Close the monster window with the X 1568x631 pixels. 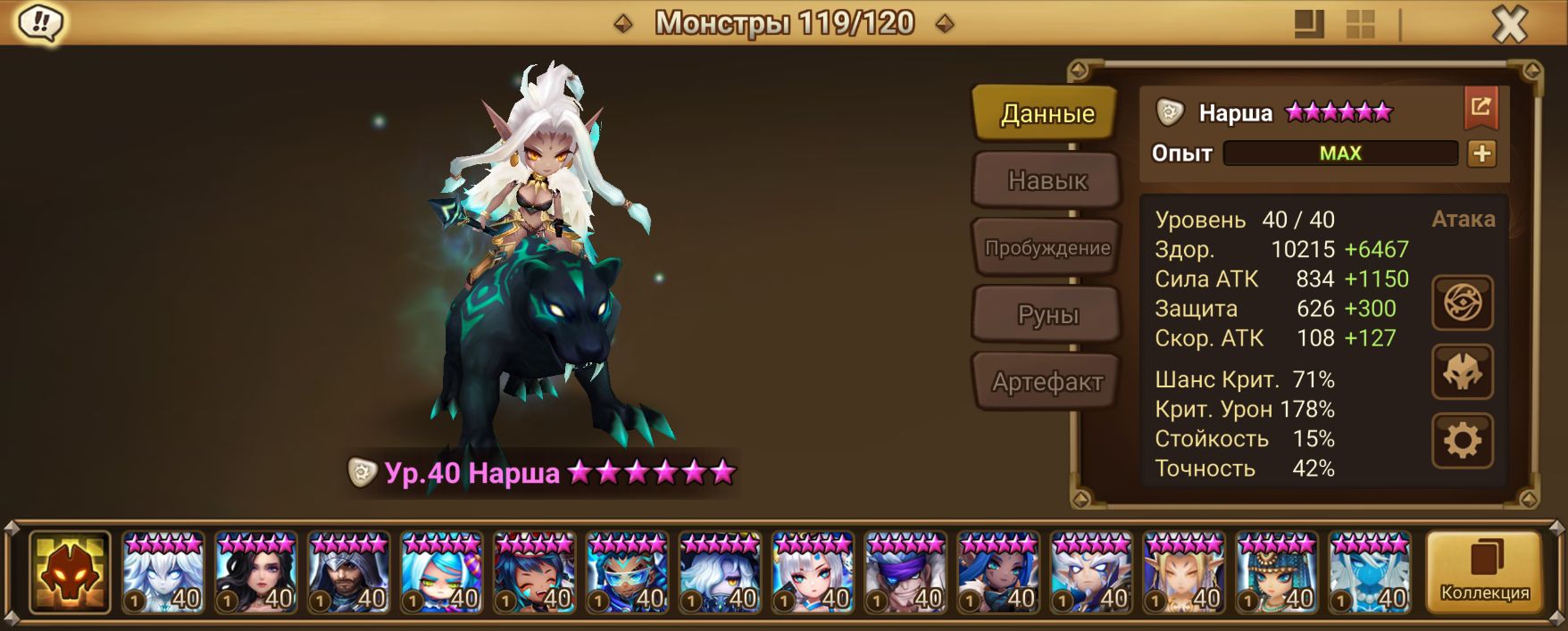point(1510,24)
